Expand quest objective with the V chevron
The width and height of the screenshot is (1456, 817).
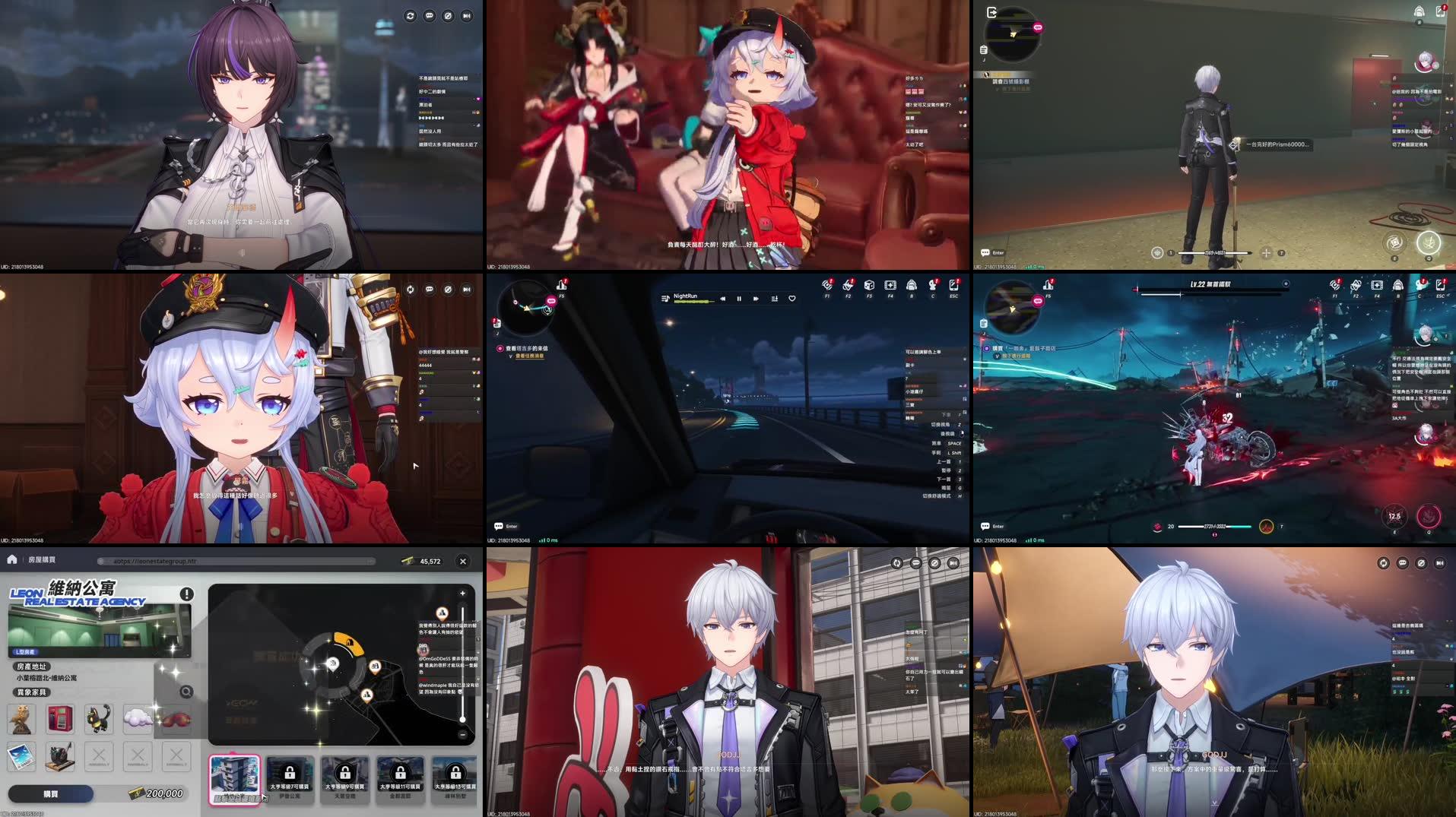511,356
